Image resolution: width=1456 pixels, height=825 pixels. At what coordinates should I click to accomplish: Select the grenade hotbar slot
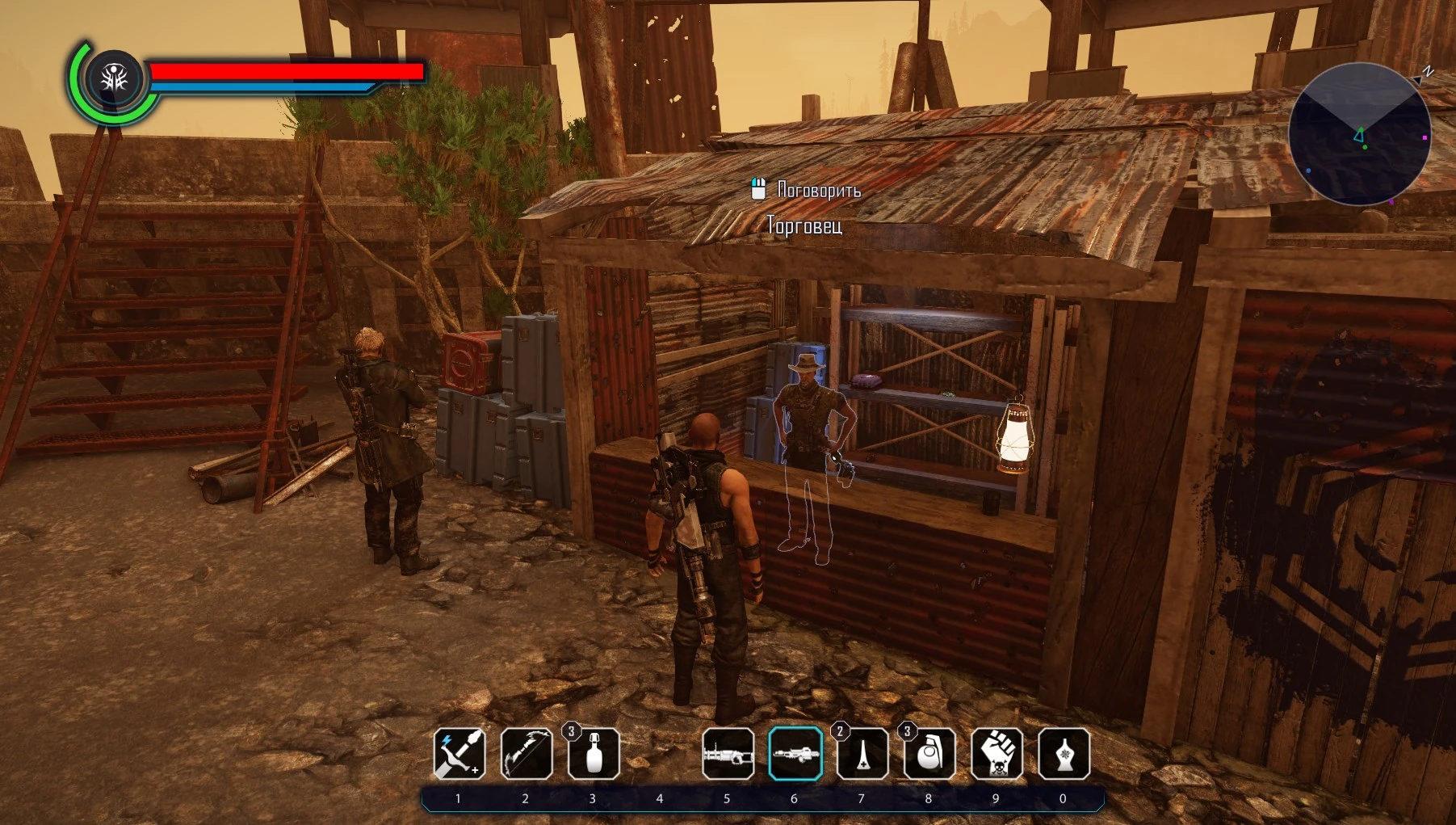point(929,754)
